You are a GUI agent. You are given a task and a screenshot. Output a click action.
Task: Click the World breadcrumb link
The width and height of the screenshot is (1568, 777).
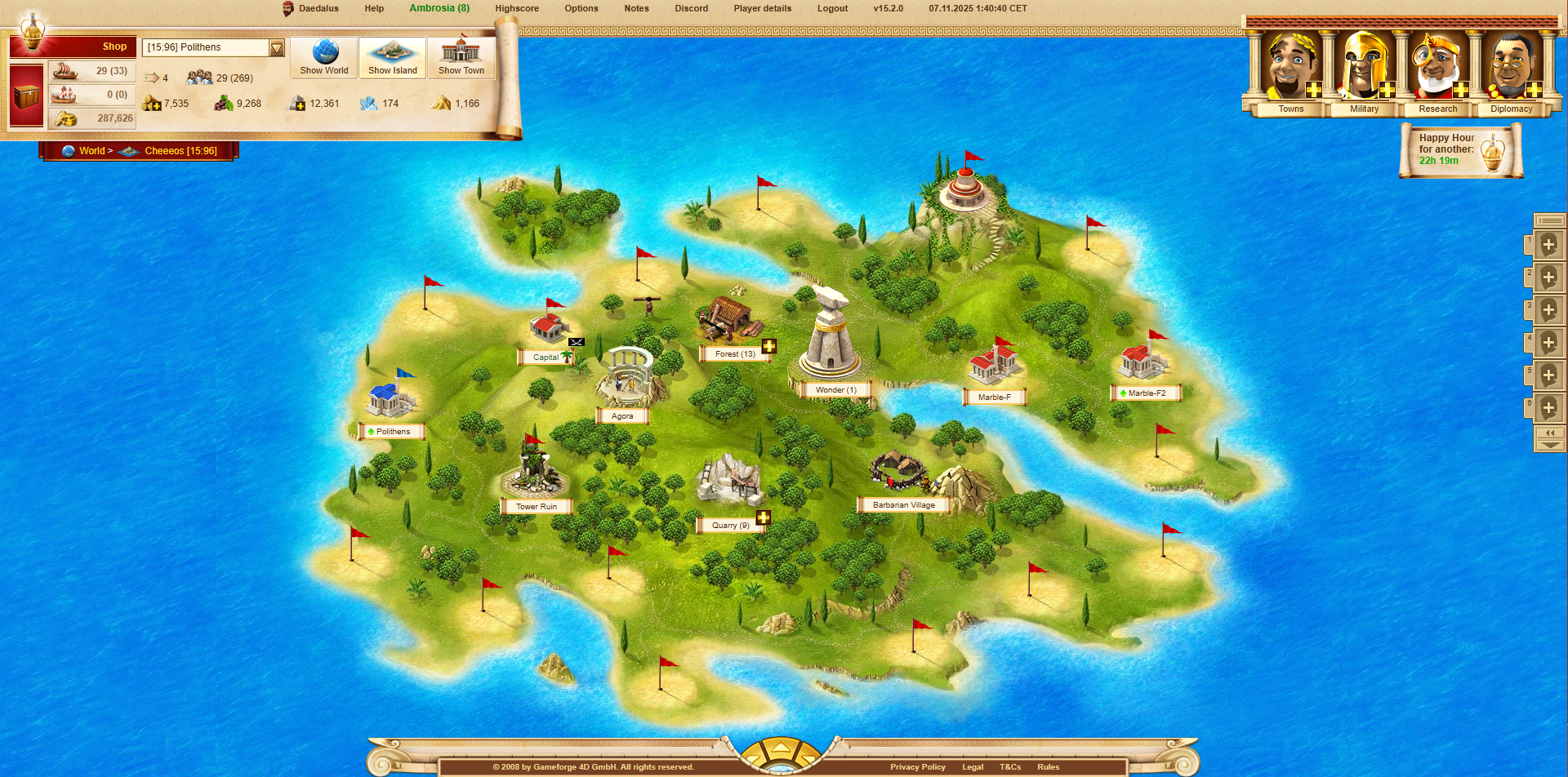point(91,151)
